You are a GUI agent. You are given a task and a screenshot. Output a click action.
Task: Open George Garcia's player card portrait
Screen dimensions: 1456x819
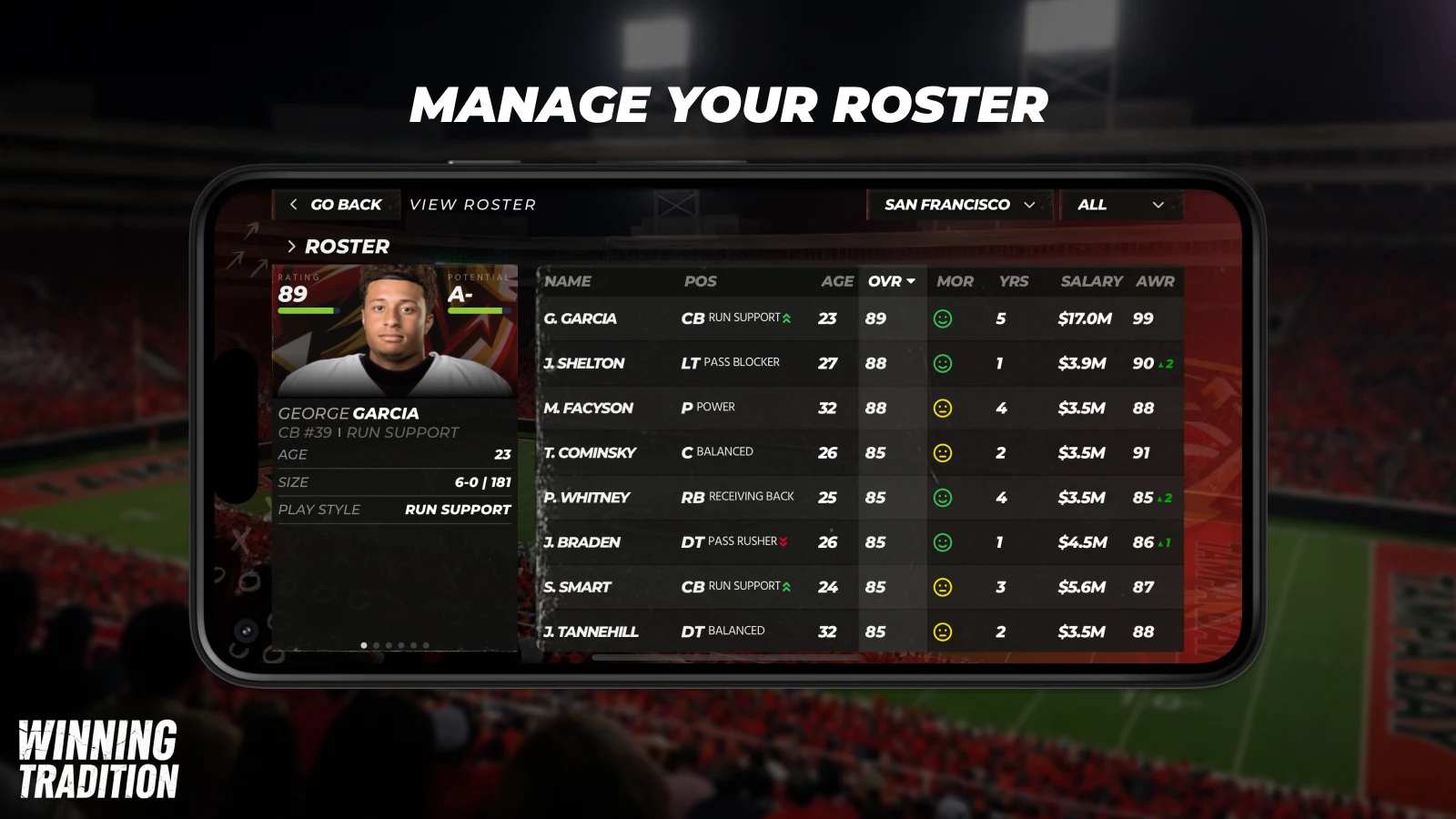pos(395,329)
